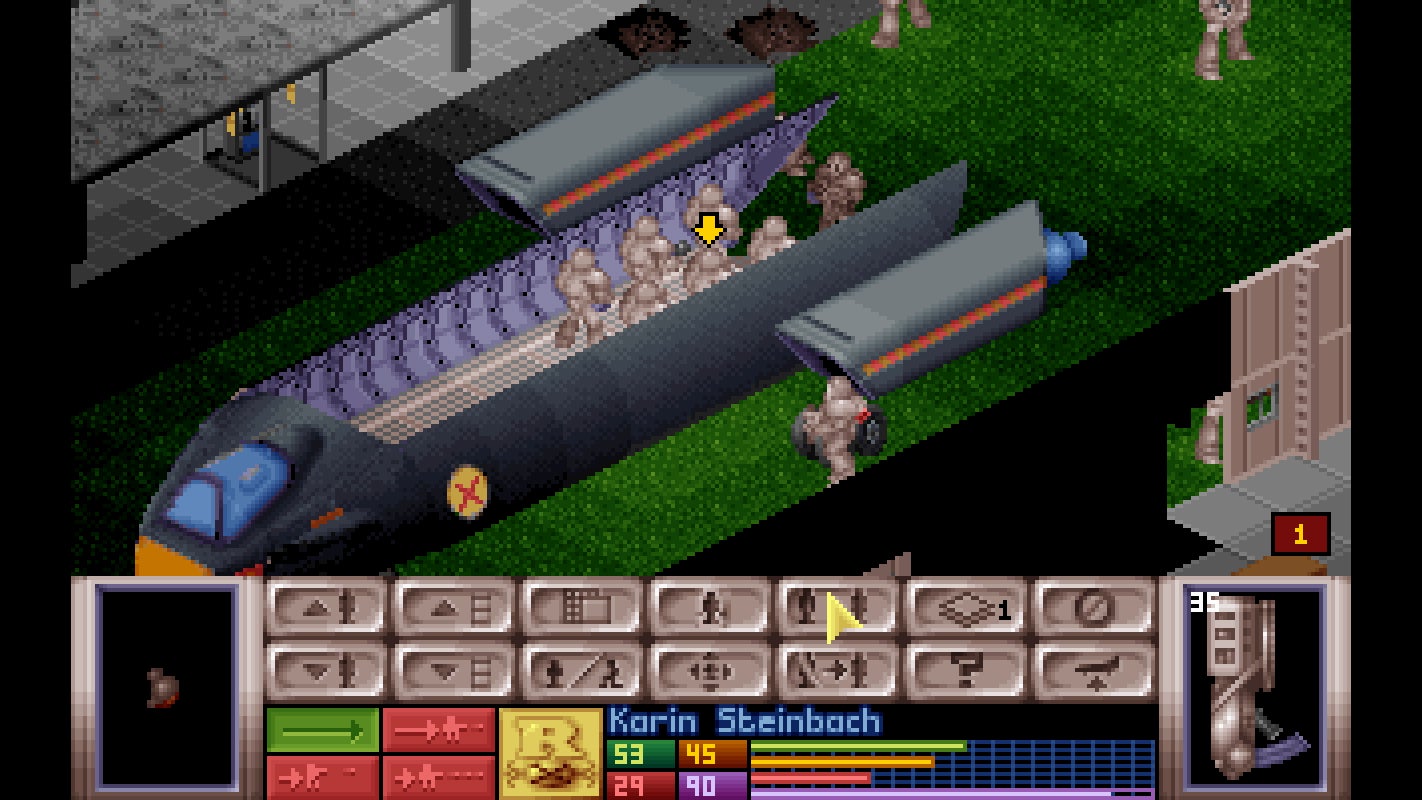The width and height of the screenshot is (1422, 800).
Task: Show the battlescape map overview
Action: (x=581, y=610)
